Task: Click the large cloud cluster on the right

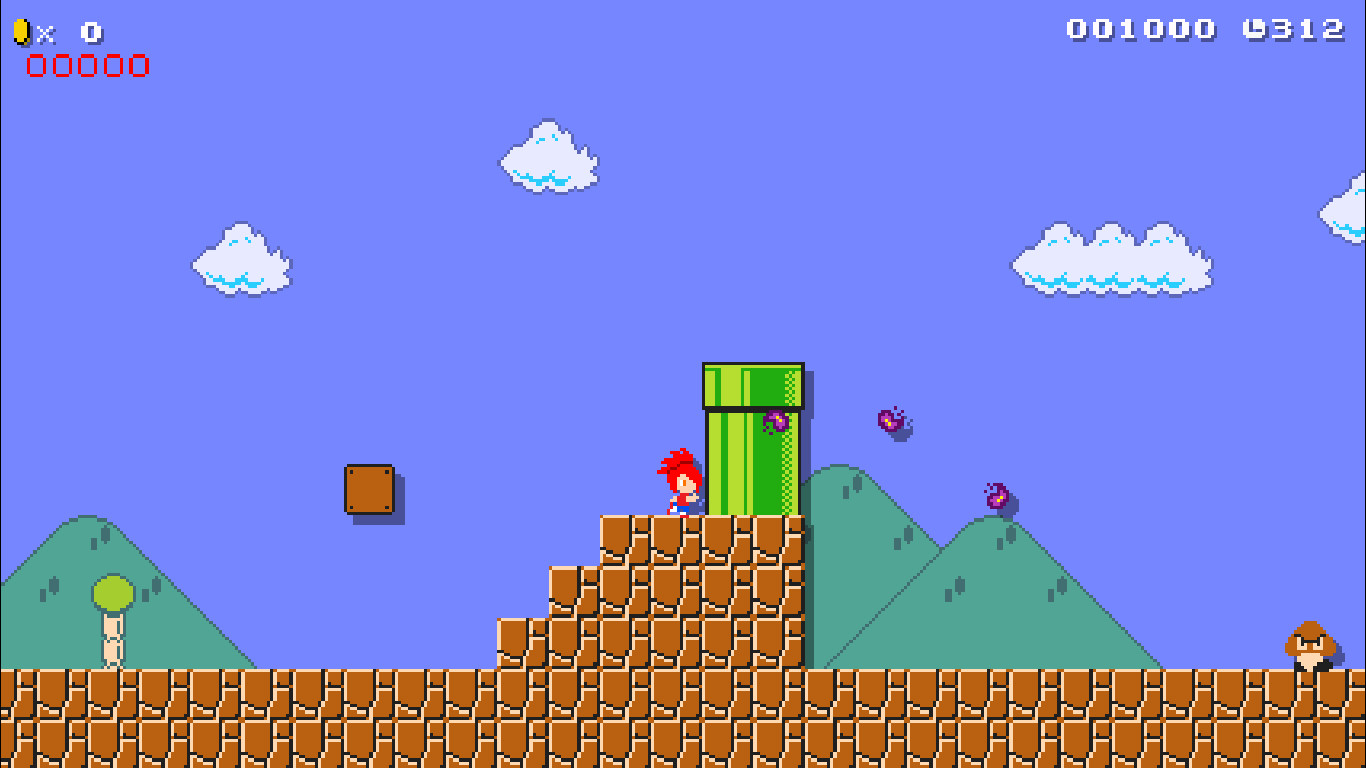Action: (x=1110, y=260)
